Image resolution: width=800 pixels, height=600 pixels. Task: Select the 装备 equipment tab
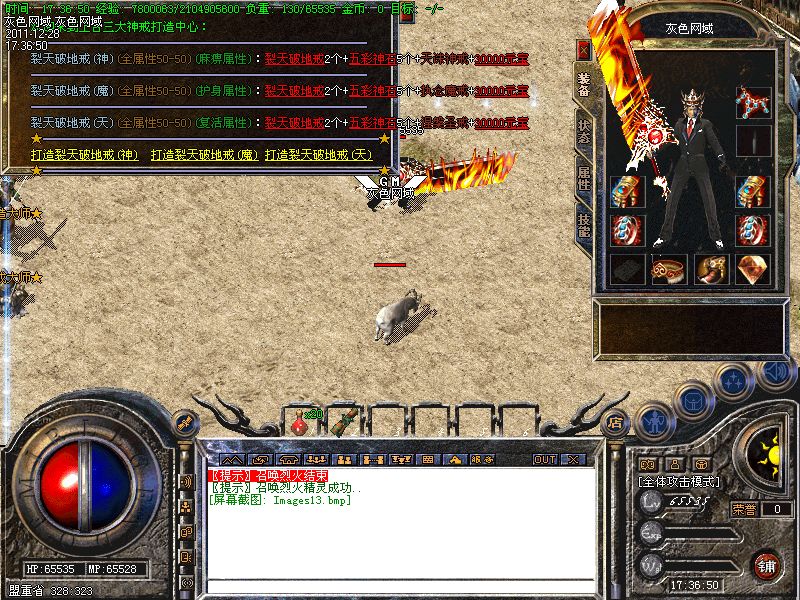coord(583,84)
